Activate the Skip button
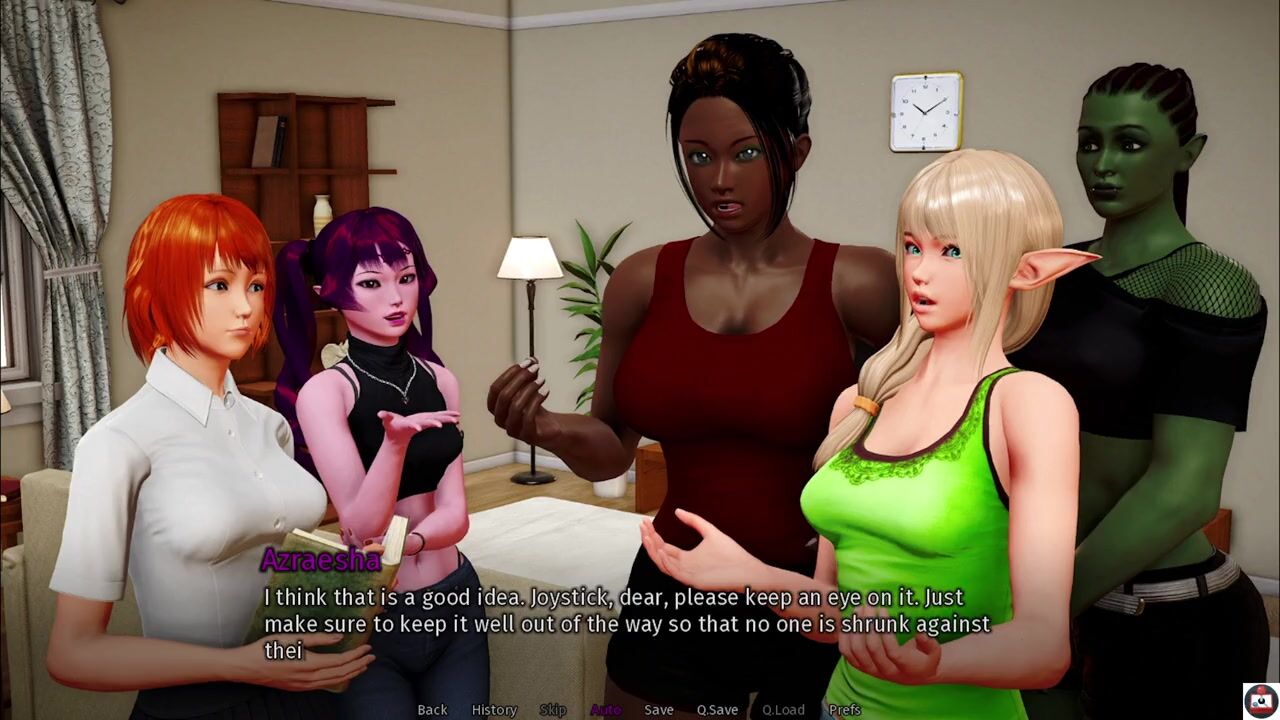This screenshot has width=1280, height=720. pyautogui.click(x=553, y=709)
